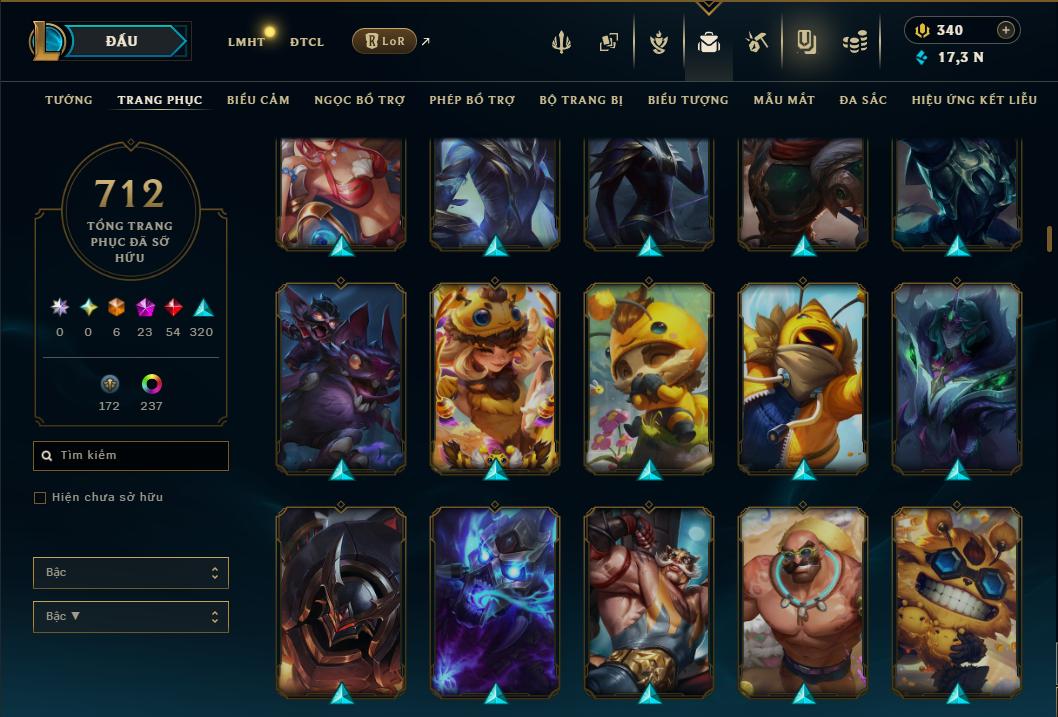Viewport: 1058px width, 717px height.
Task: Switch to the TƯỚNG tab
Action: pyautogui.click(x=69, y=100)
